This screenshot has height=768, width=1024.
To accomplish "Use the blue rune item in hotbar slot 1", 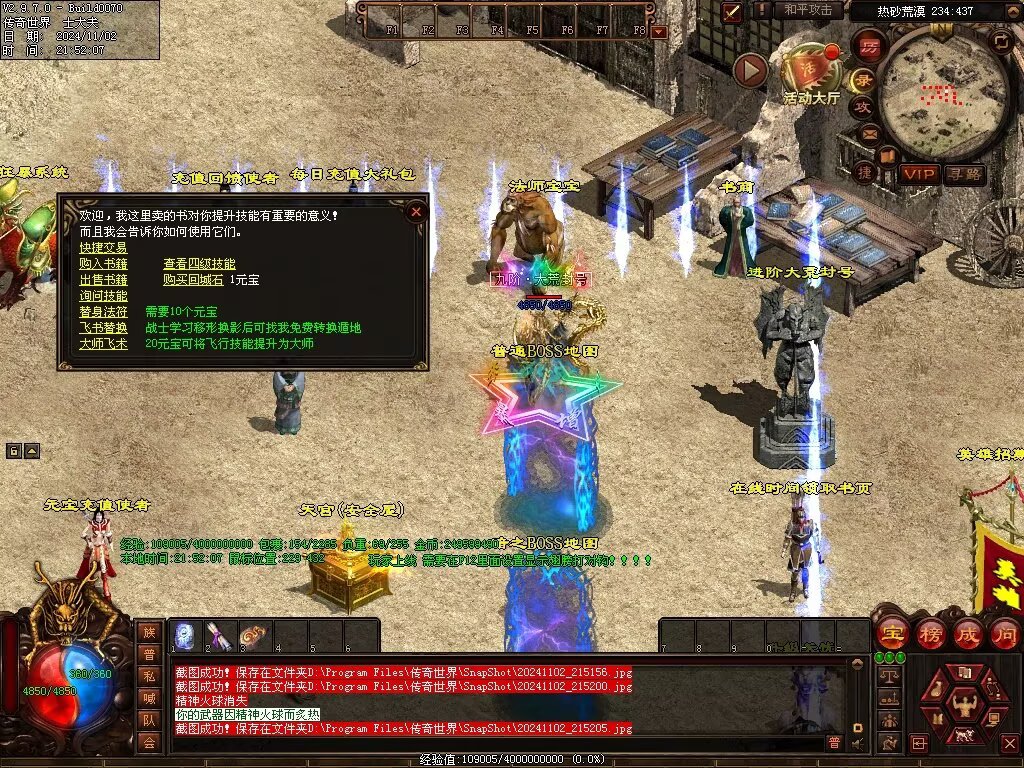I will click(186, 636).
